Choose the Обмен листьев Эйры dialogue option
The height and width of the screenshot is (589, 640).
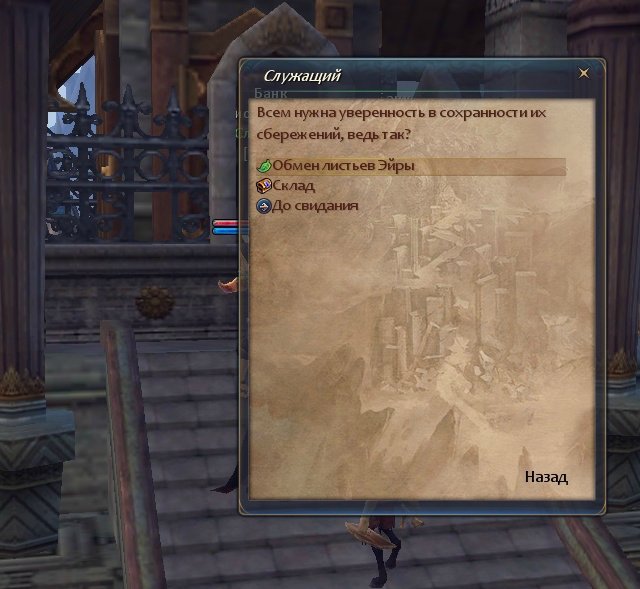click(x=343, y=166)
